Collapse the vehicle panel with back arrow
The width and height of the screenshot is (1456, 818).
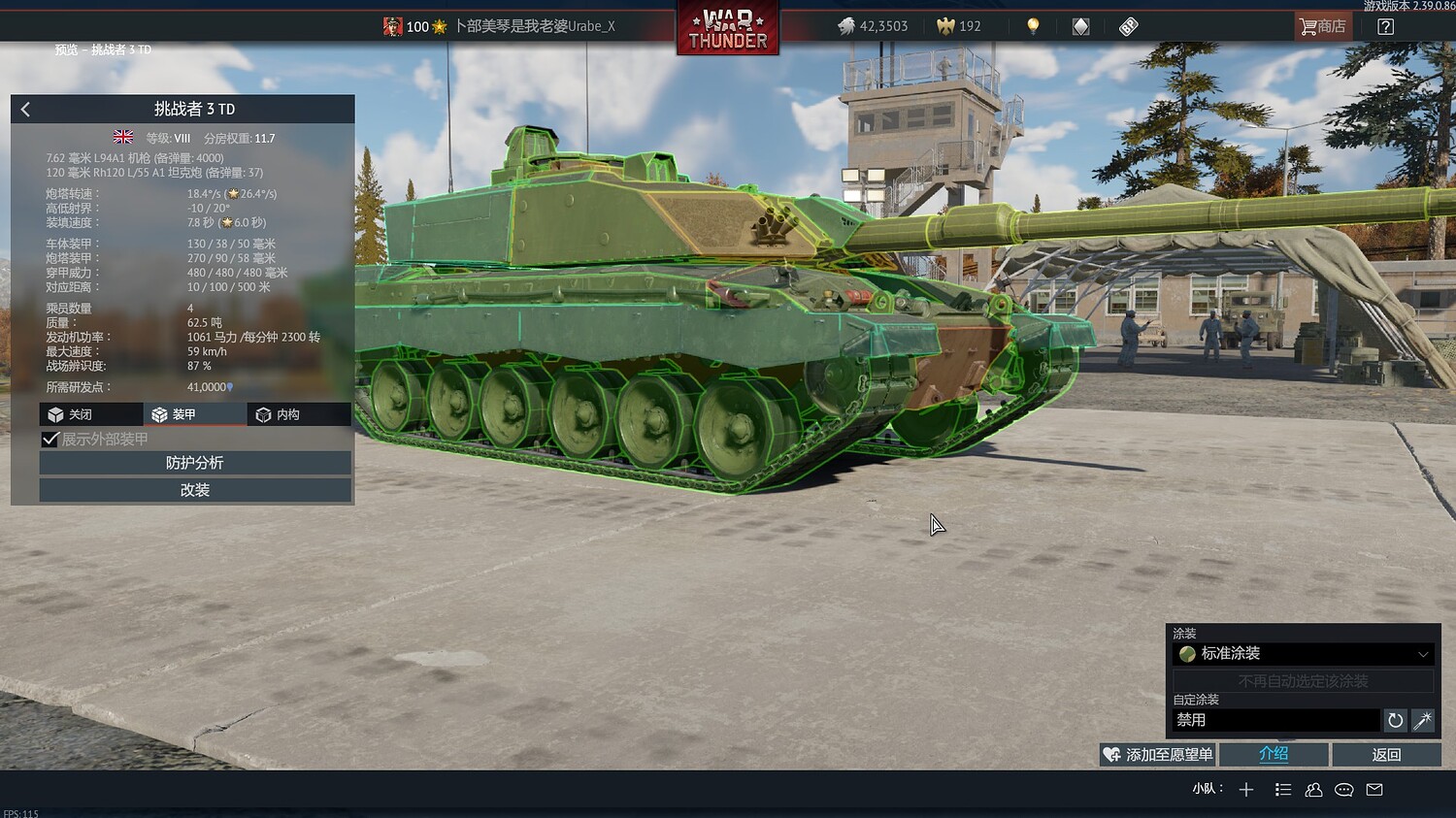point(24,109)
